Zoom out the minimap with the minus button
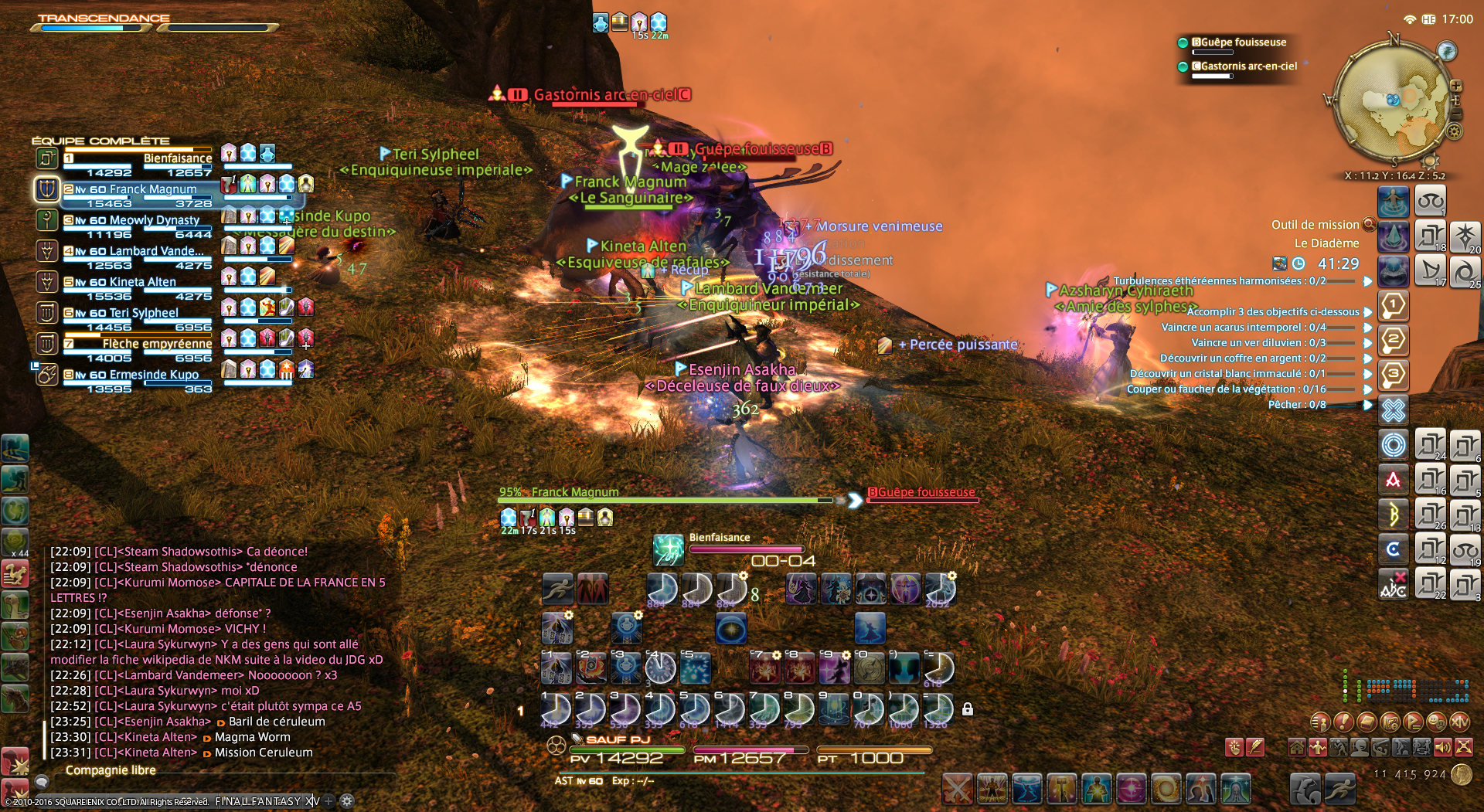Viewport: 1484px width, 812px height. click(x=1456, y=114)
